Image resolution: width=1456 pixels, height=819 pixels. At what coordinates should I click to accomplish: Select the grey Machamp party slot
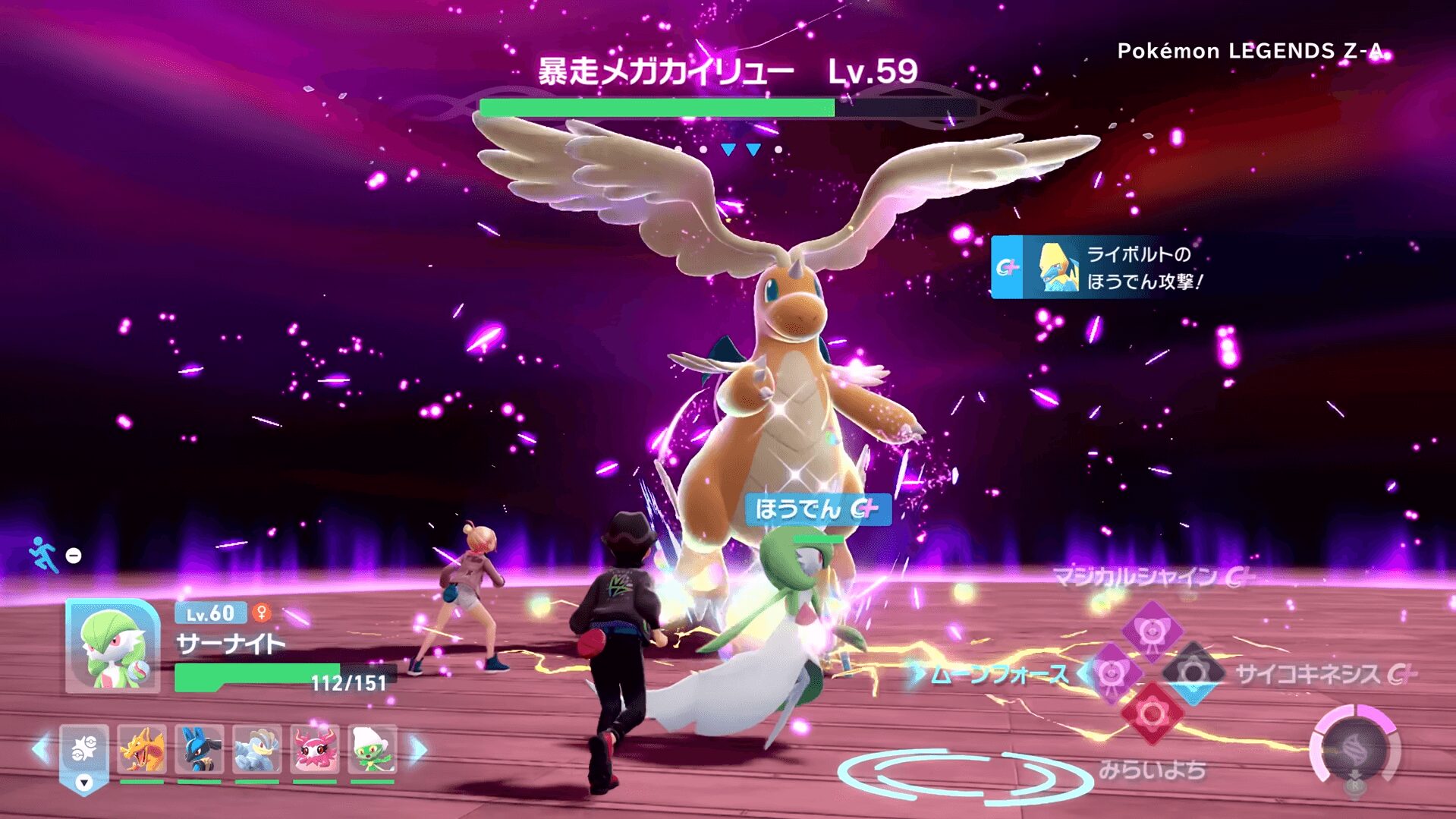coord(256,749)
